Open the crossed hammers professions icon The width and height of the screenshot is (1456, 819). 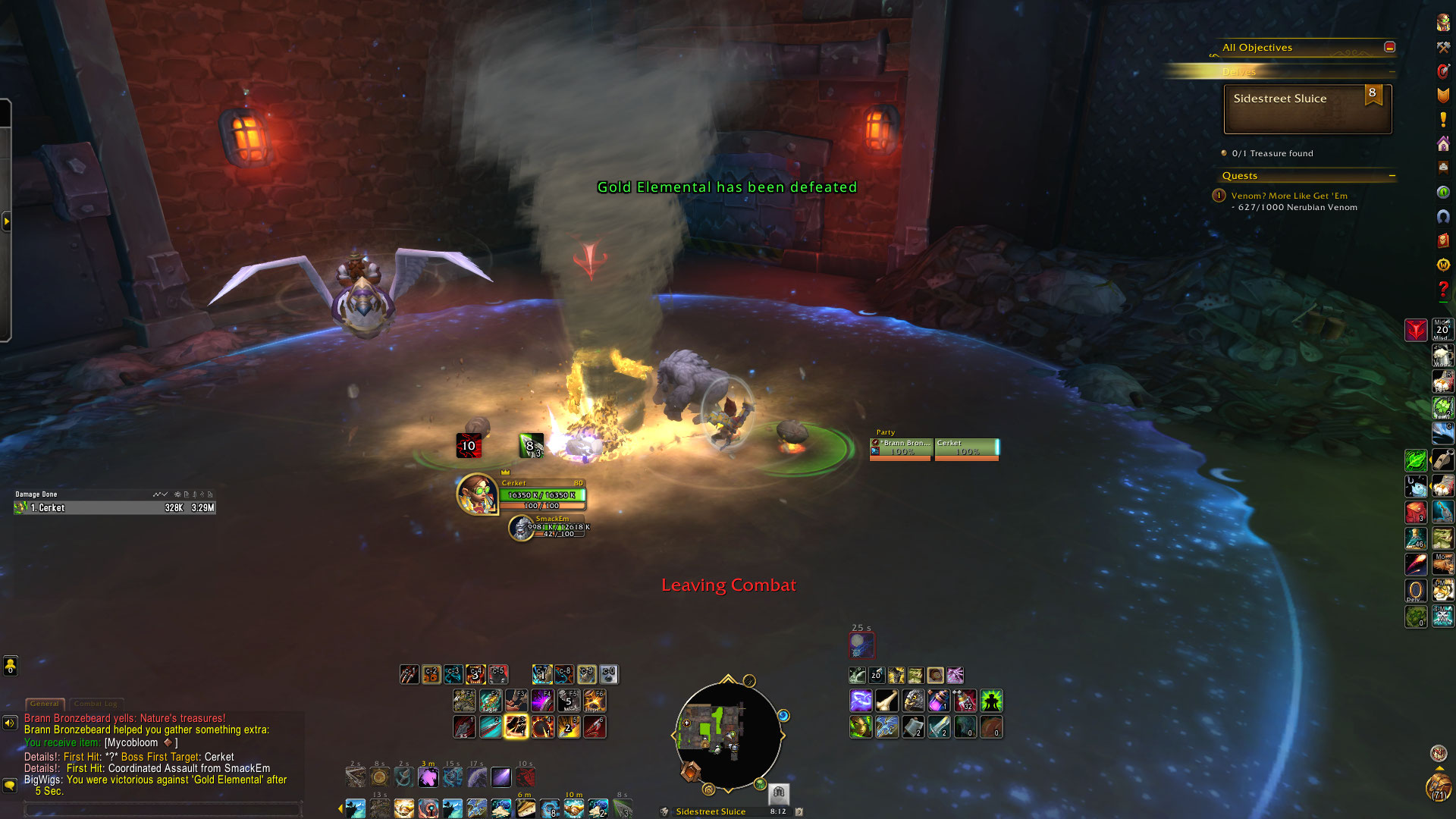coord(1443,47)
